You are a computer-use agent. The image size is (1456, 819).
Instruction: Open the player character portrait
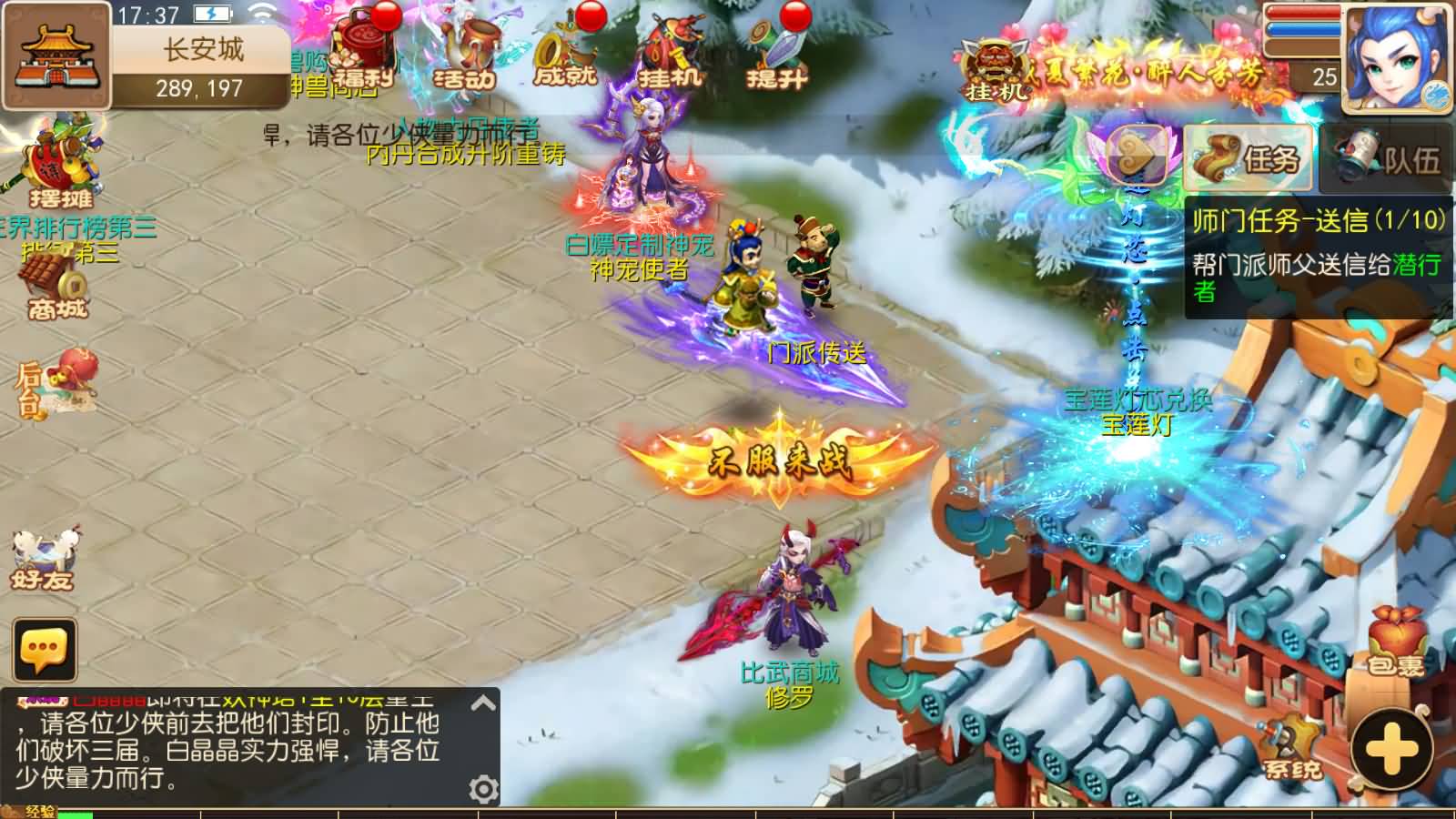pos(1398,56)
